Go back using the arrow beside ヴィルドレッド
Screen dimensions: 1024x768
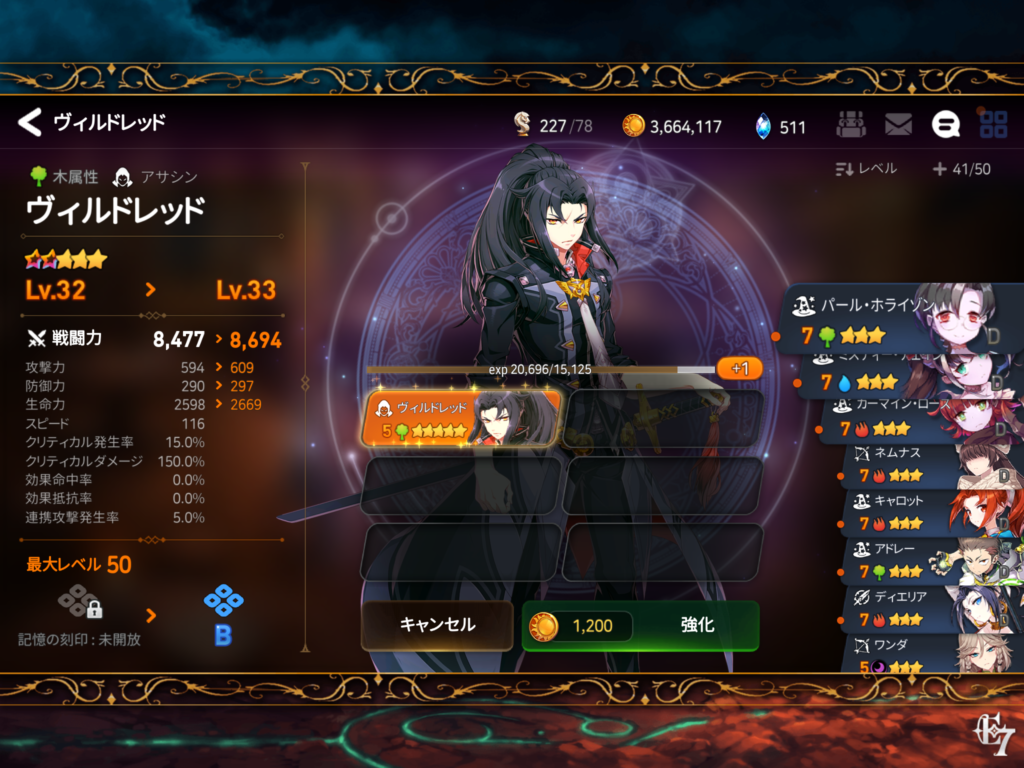pyautogui.click(x=30, y=123)
